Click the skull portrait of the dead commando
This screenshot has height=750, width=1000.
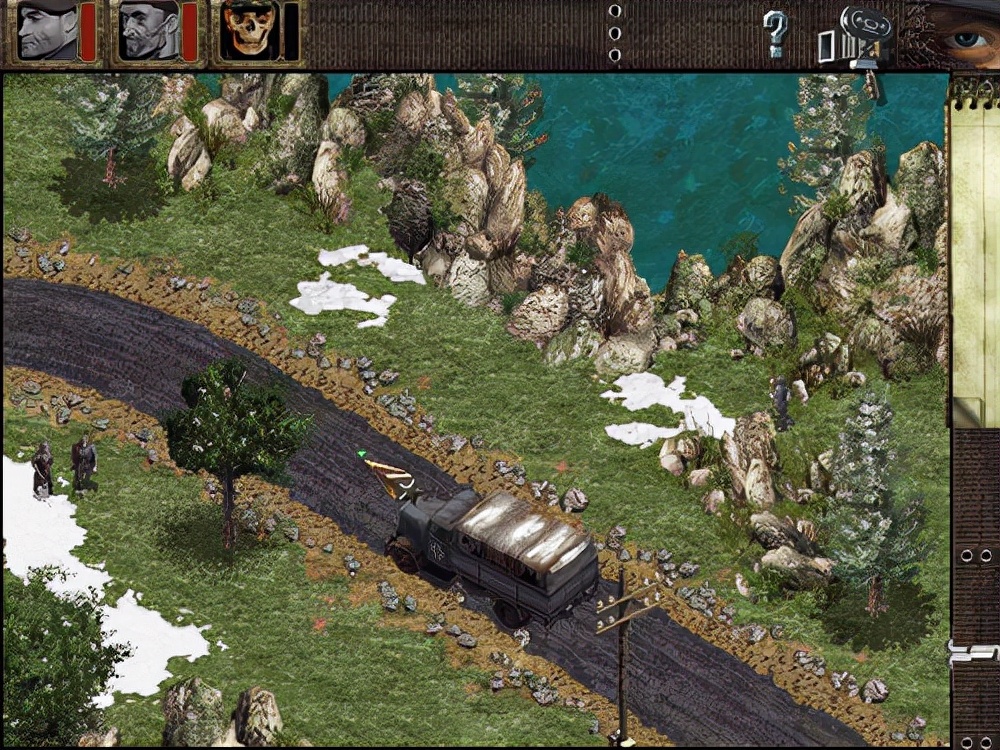[248, 32]
